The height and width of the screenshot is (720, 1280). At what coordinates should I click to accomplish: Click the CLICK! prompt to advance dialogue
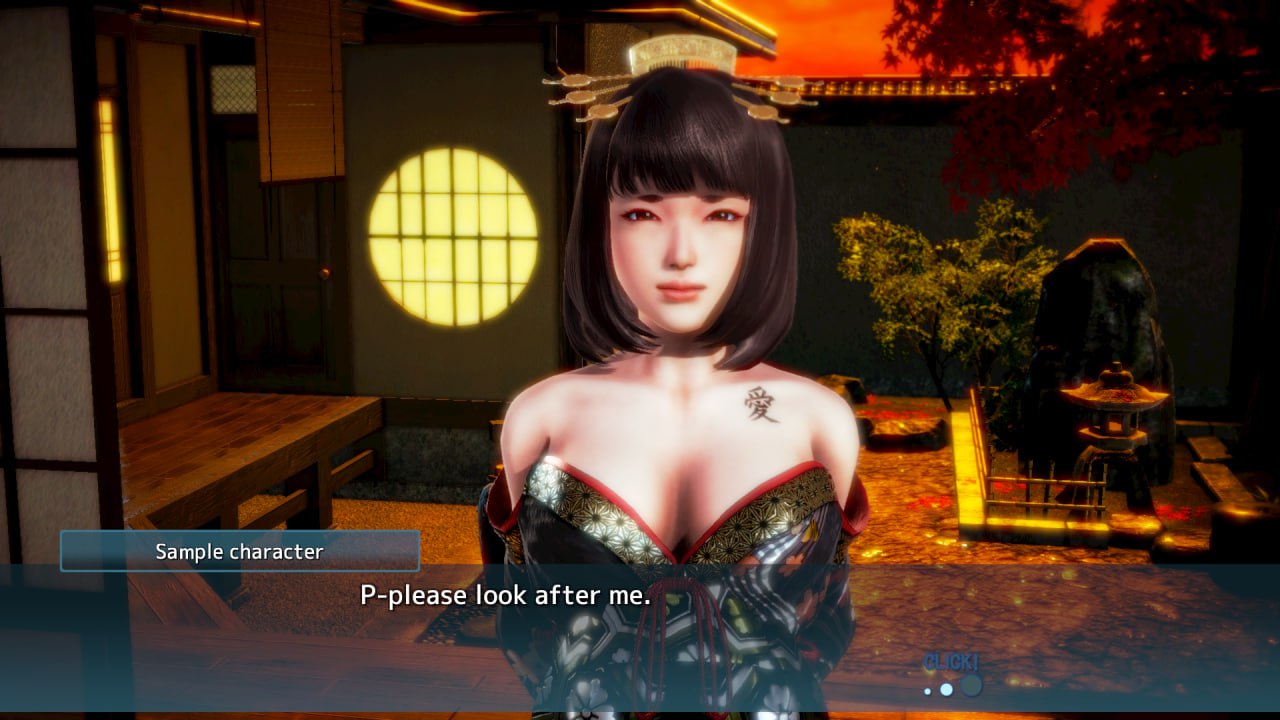click(950, 661)
